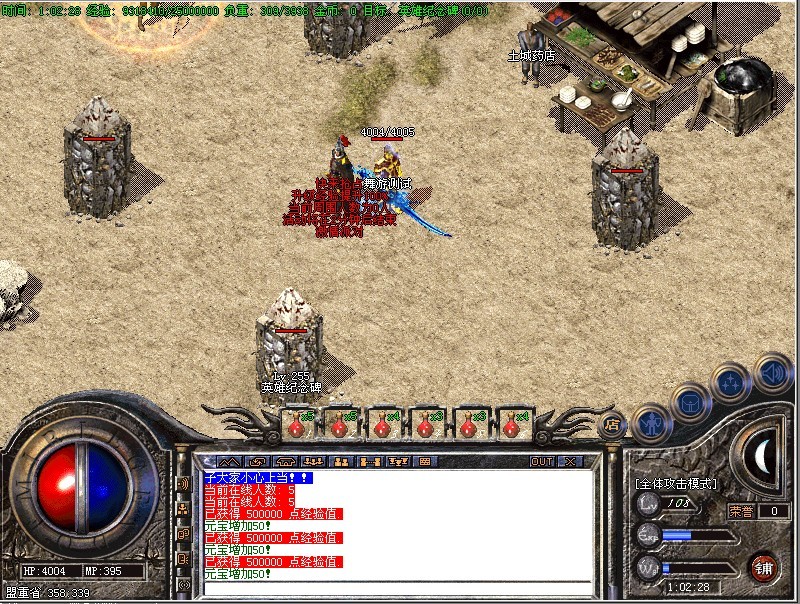The height and width of the screenshot is (604, 800).
Task: Use the red potion with x4 in slot 3
Action: 382,424
